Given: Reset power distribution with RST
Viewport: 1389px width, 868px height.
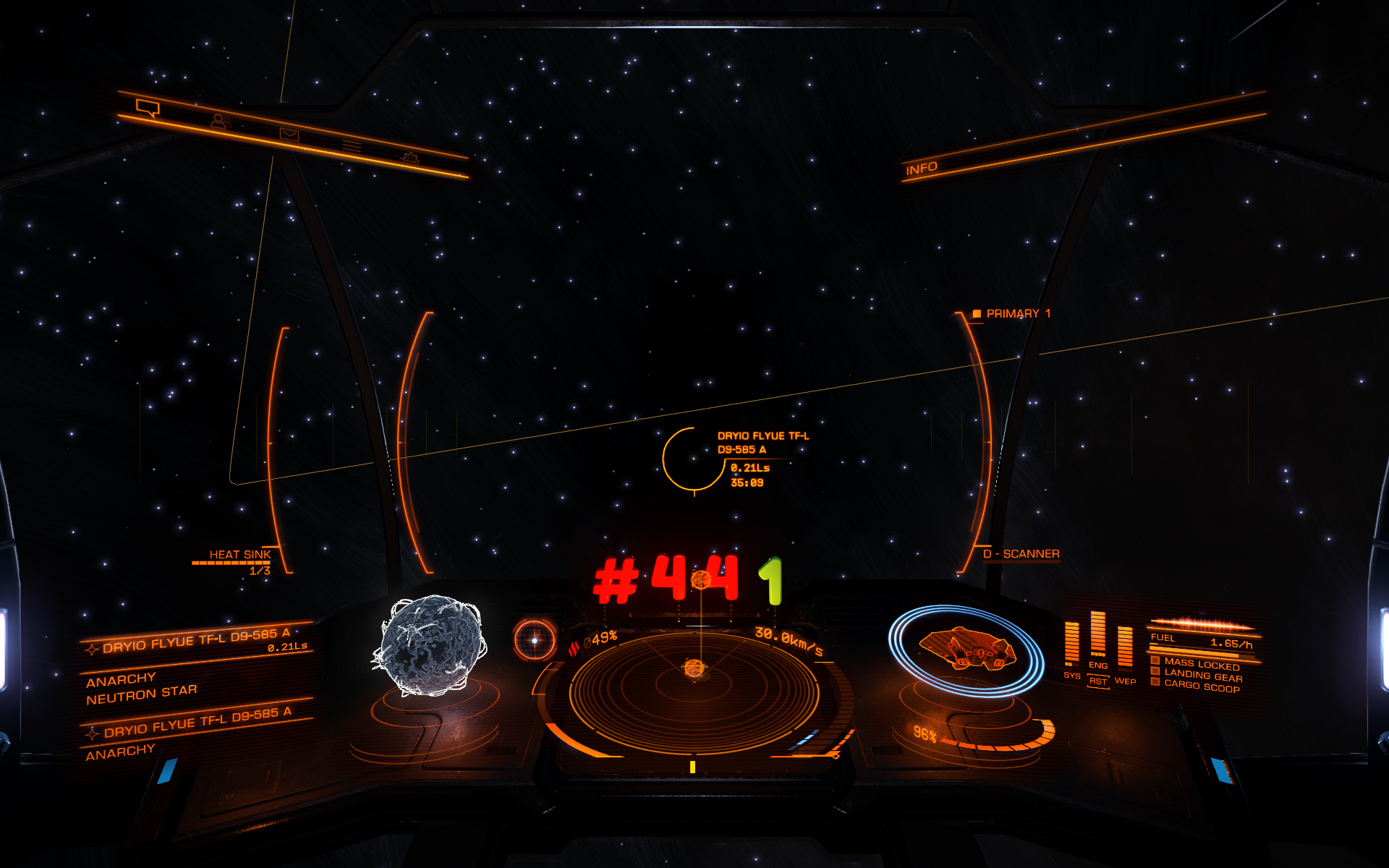Looking at the screenshot, I should pyautogui.click(x=1097, y=682).
